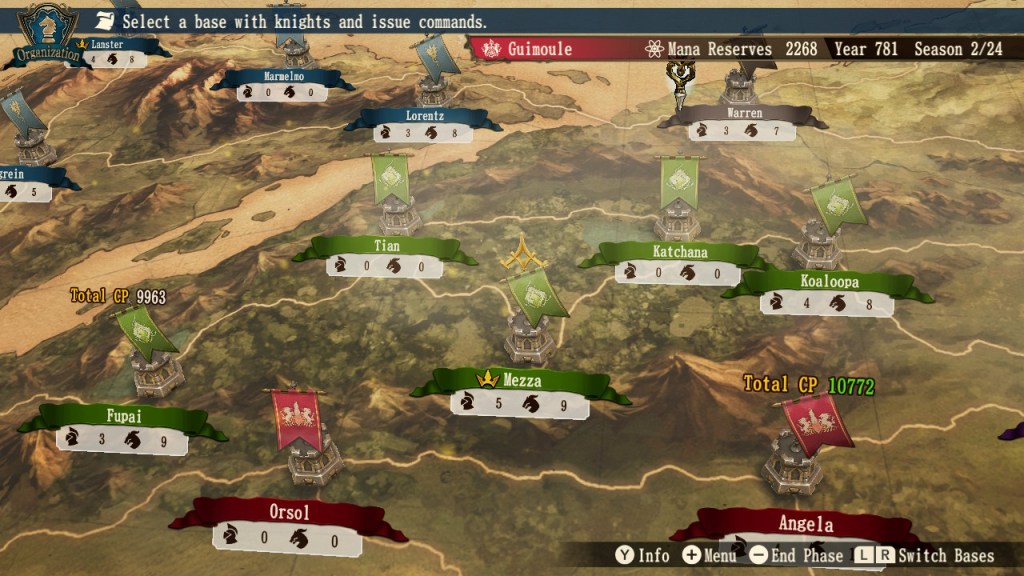The height and width of the screenshot is (576, 1024).
Task: Select the Lanster base
Action: click(x=106, y=45)
